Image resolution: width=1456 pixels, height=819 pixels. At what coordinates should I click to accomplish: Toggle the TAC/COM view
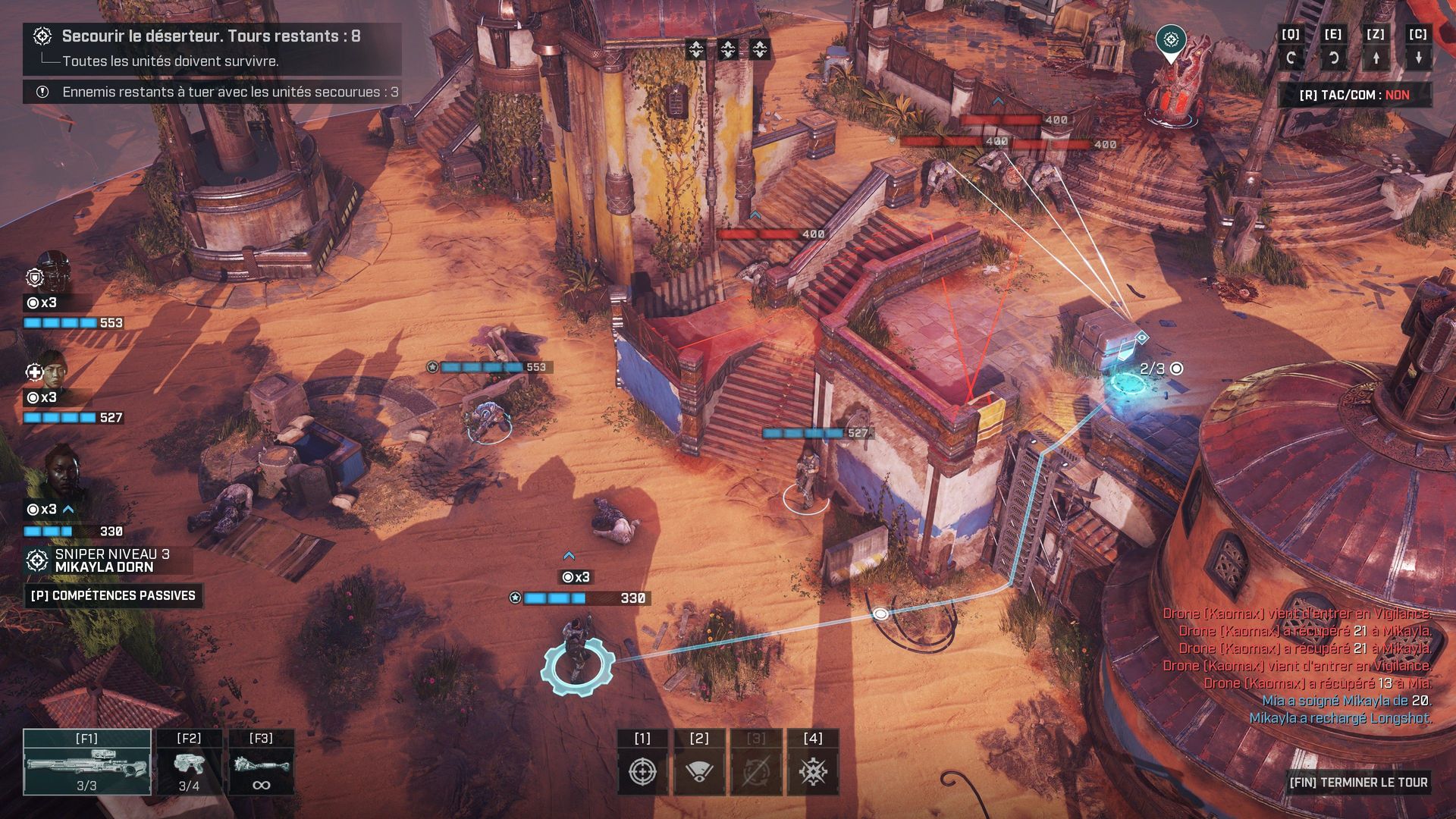1354,95
